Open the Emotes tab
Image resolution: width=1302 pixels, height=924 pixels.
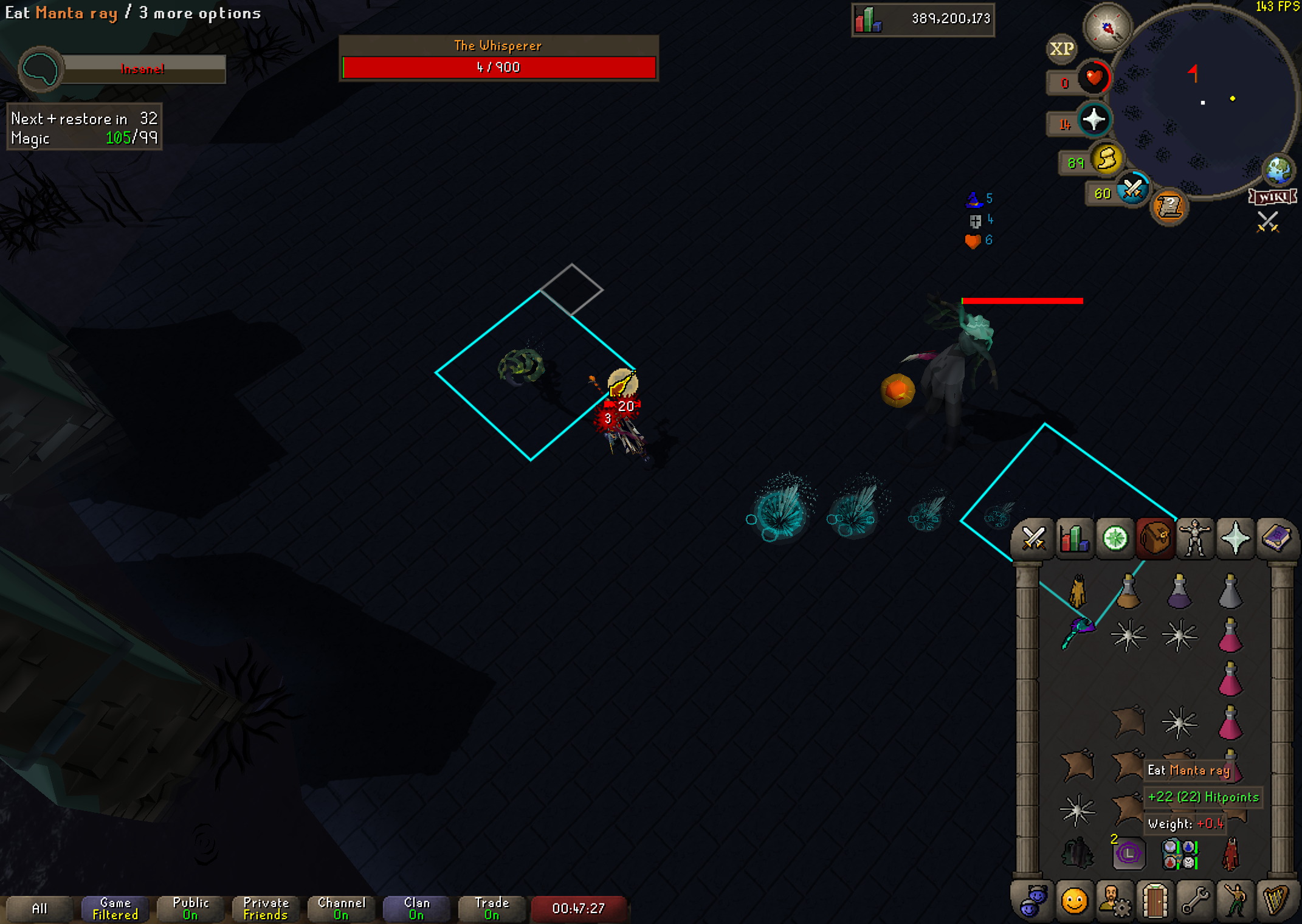click(1235, 900)
